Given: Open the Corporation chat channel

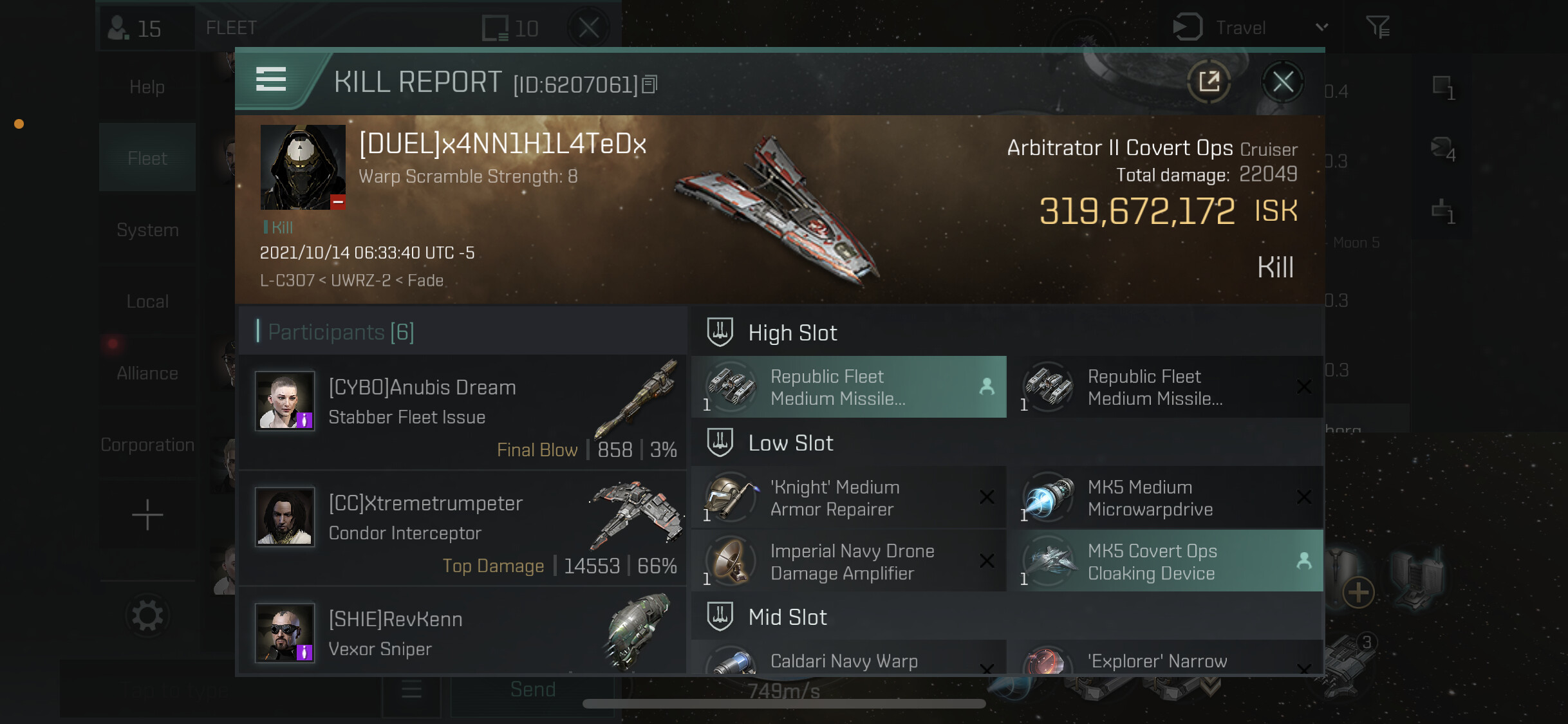Looking at the screenshot, I should (147, 445).
